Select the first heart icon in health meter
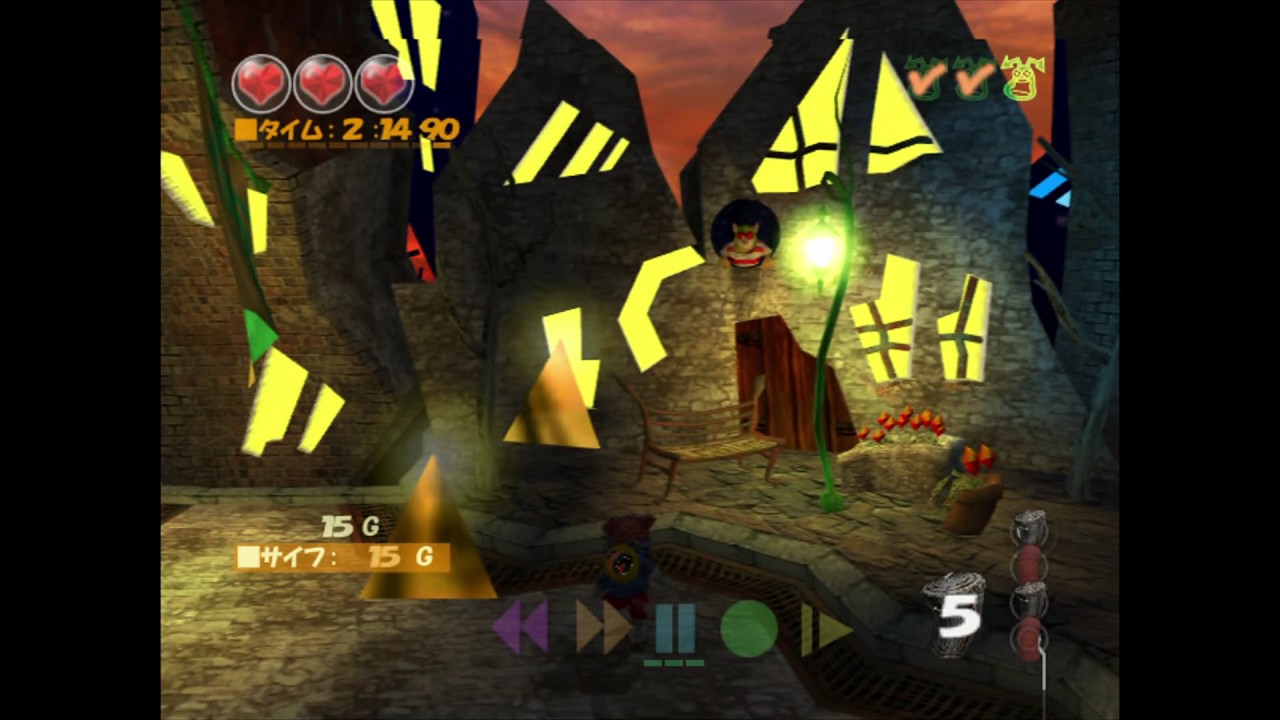 coord(262,83)
